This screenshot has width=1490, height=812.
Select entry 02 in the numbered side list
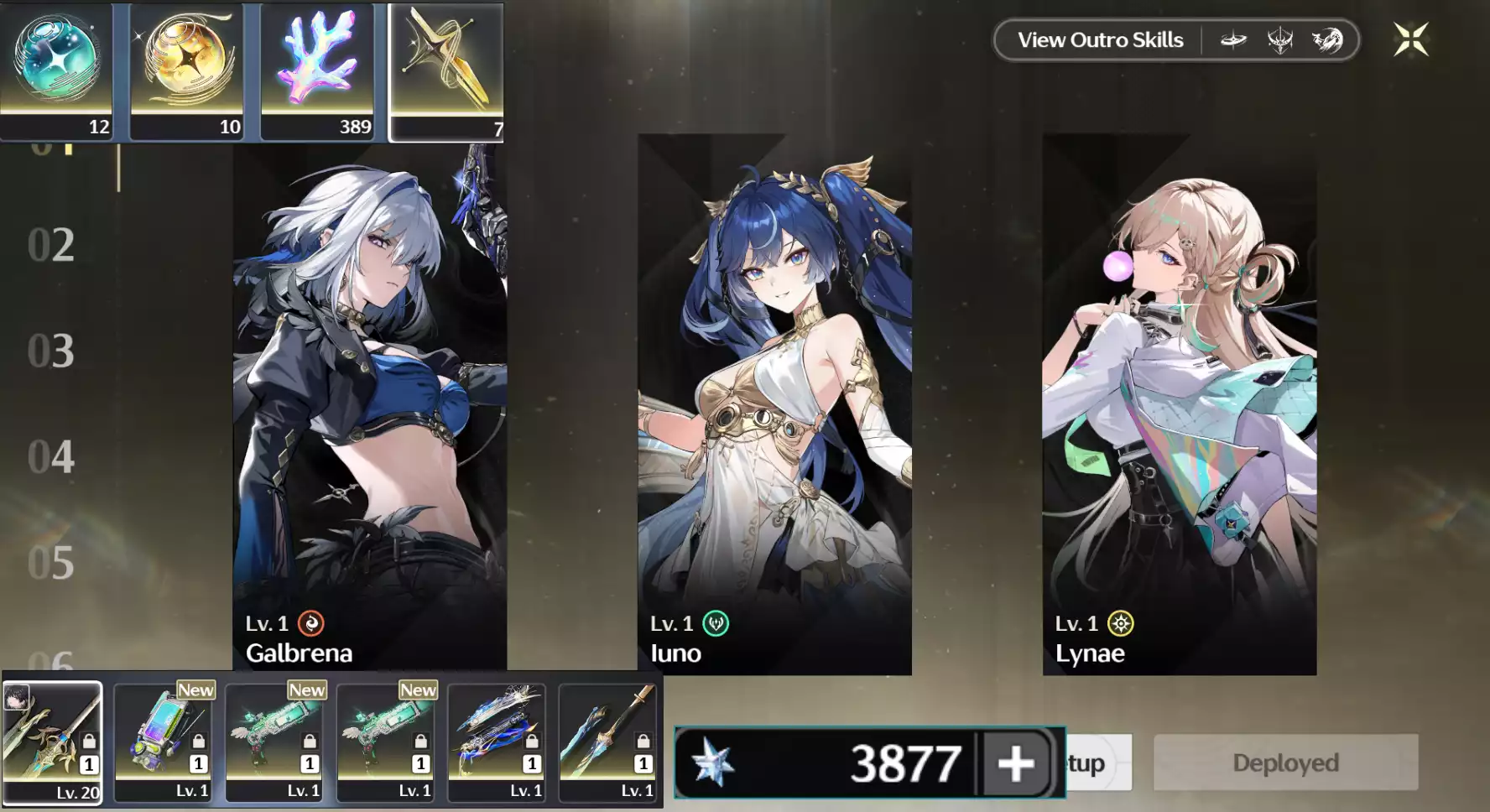[x=50, y=245]
